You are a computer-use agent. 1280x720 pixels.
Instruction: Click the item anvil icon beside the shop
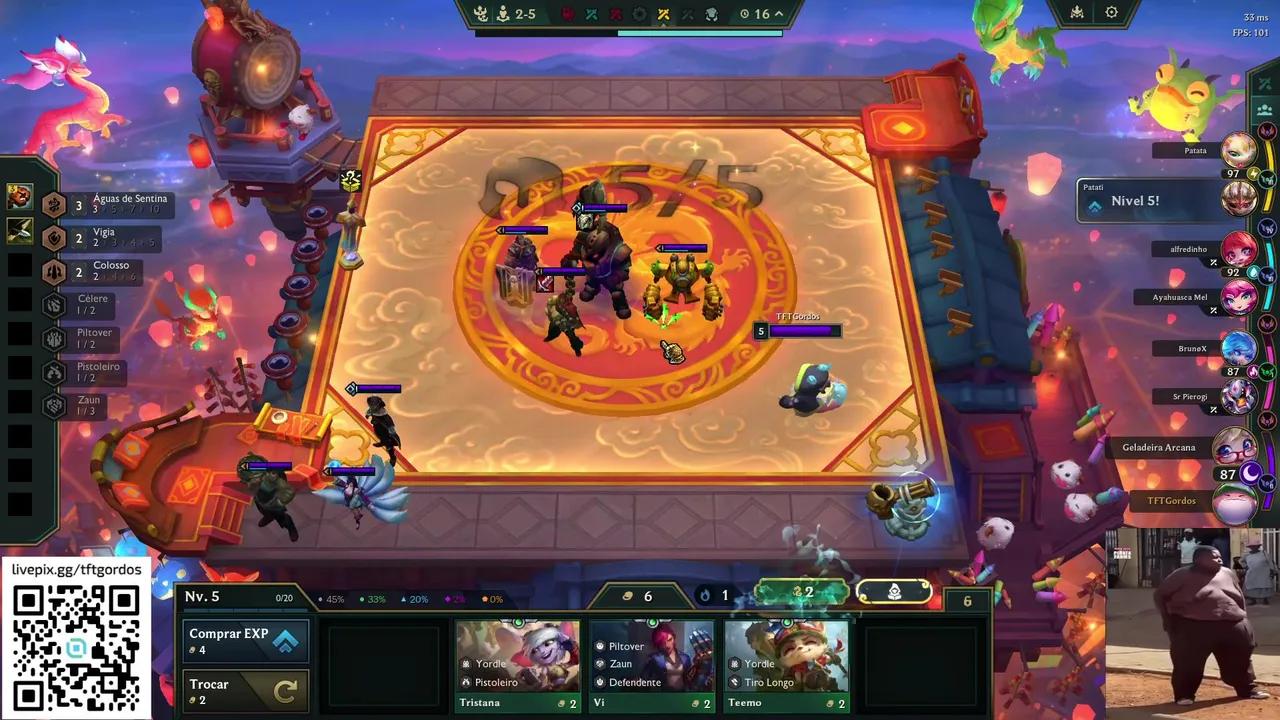point(893,592)
